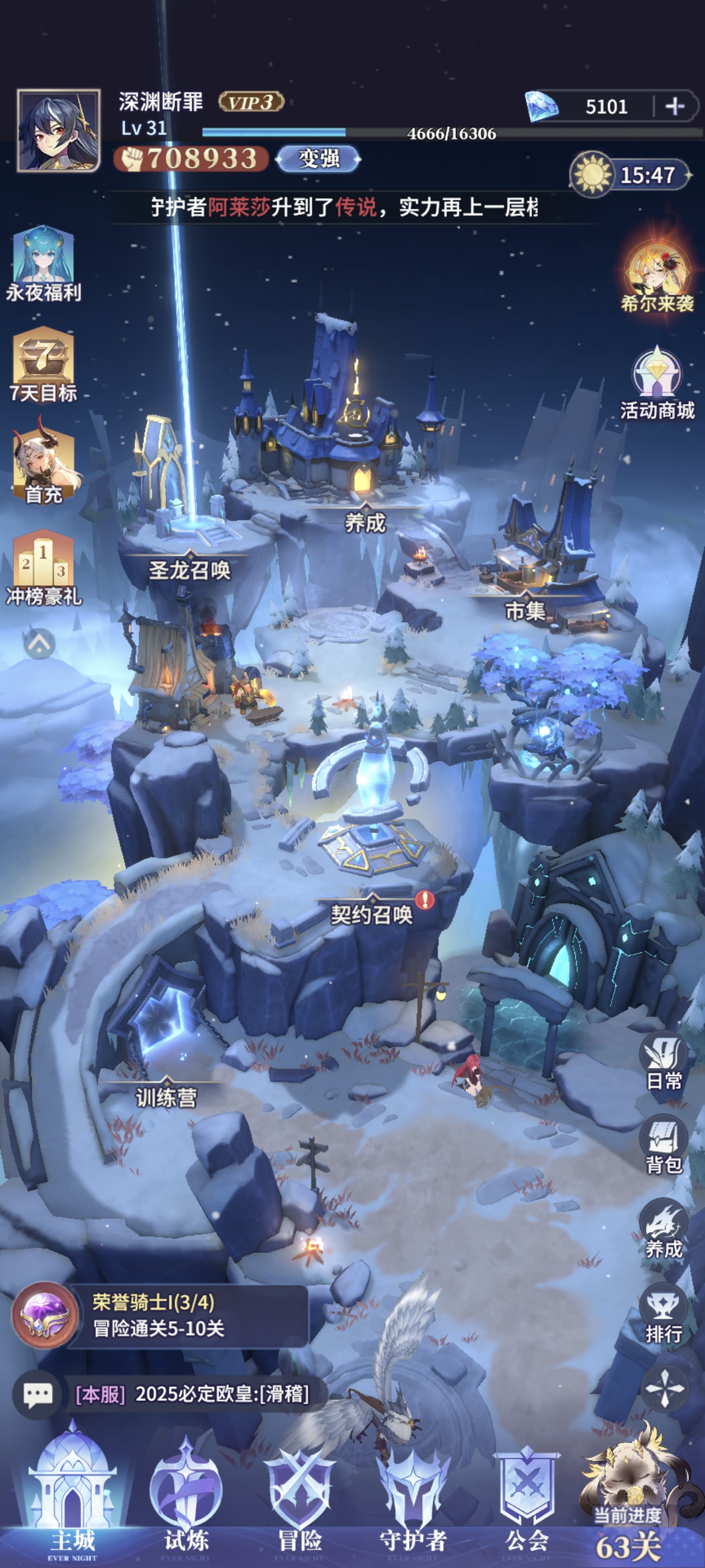Open the 日常 daily tasks
This screenshot has height=1568, width=705.
point(663,1061)
